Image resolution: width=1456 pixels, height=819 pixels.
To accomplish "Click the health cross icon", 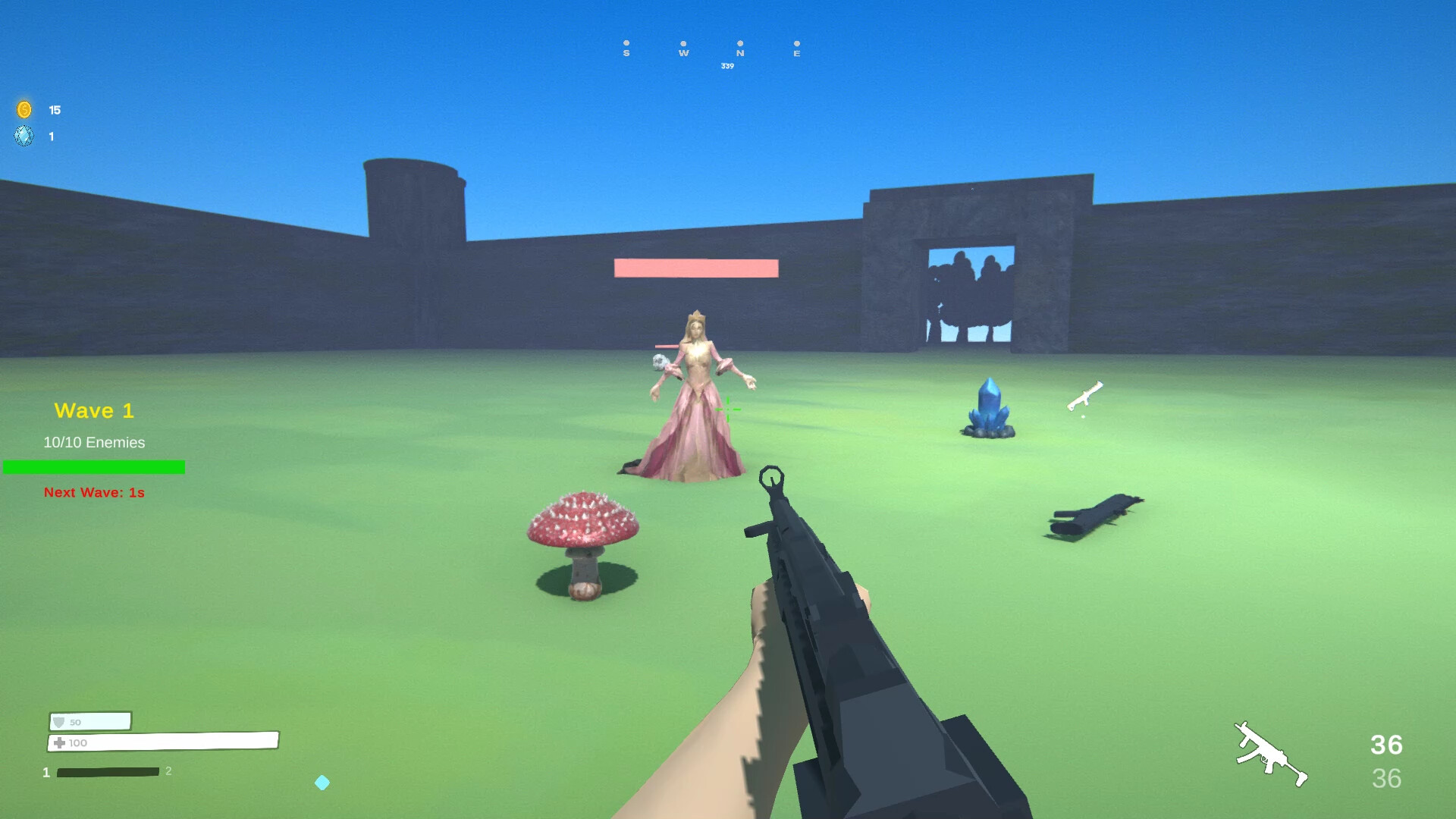I will point(59,743).
